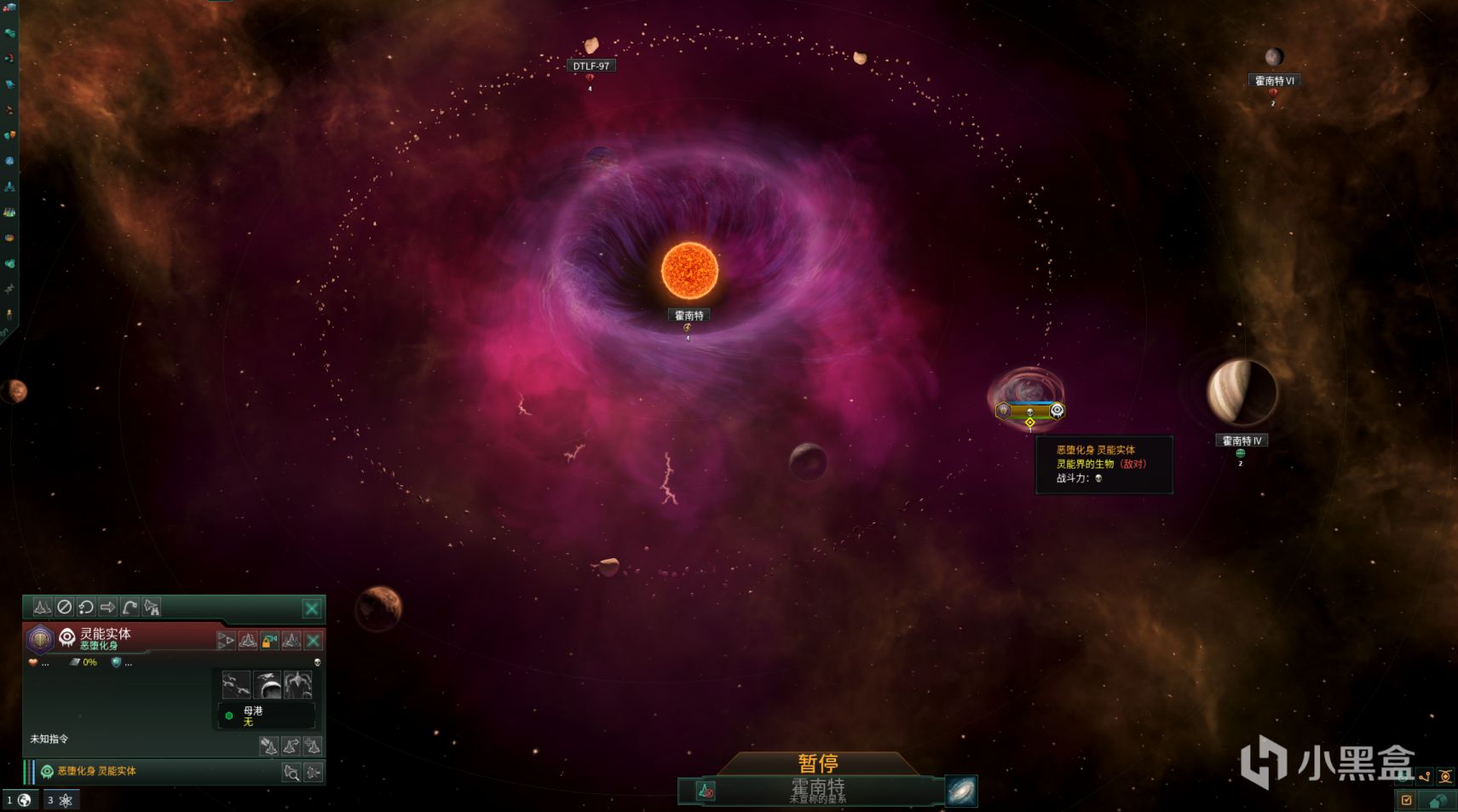Click the red fleet icon on system bar
This screenshot has height=812, width=1458.
click(x=706, y=792)
